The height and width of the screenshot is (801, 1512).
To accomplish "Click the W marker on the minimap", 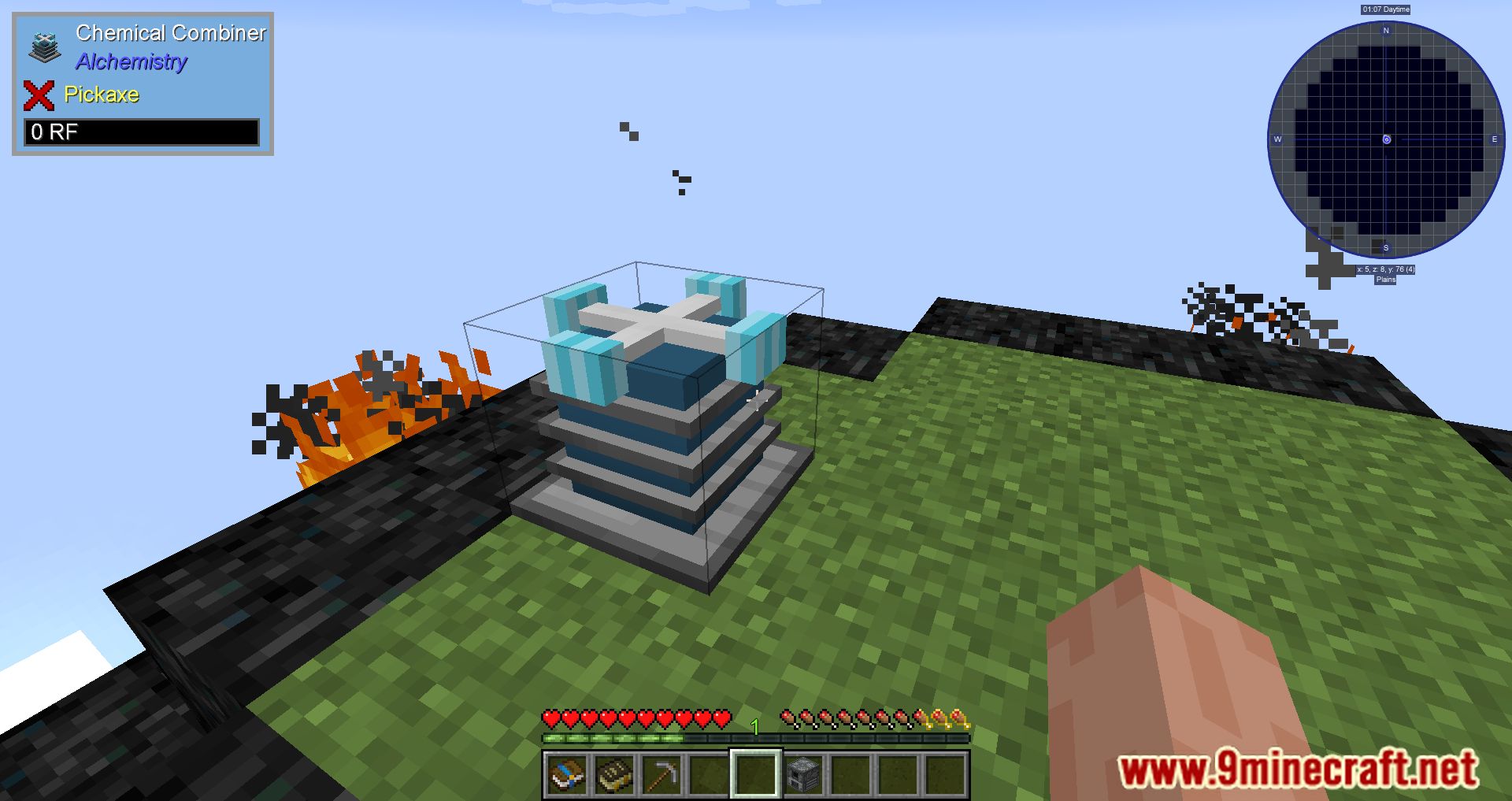I will coord(1279,139).
